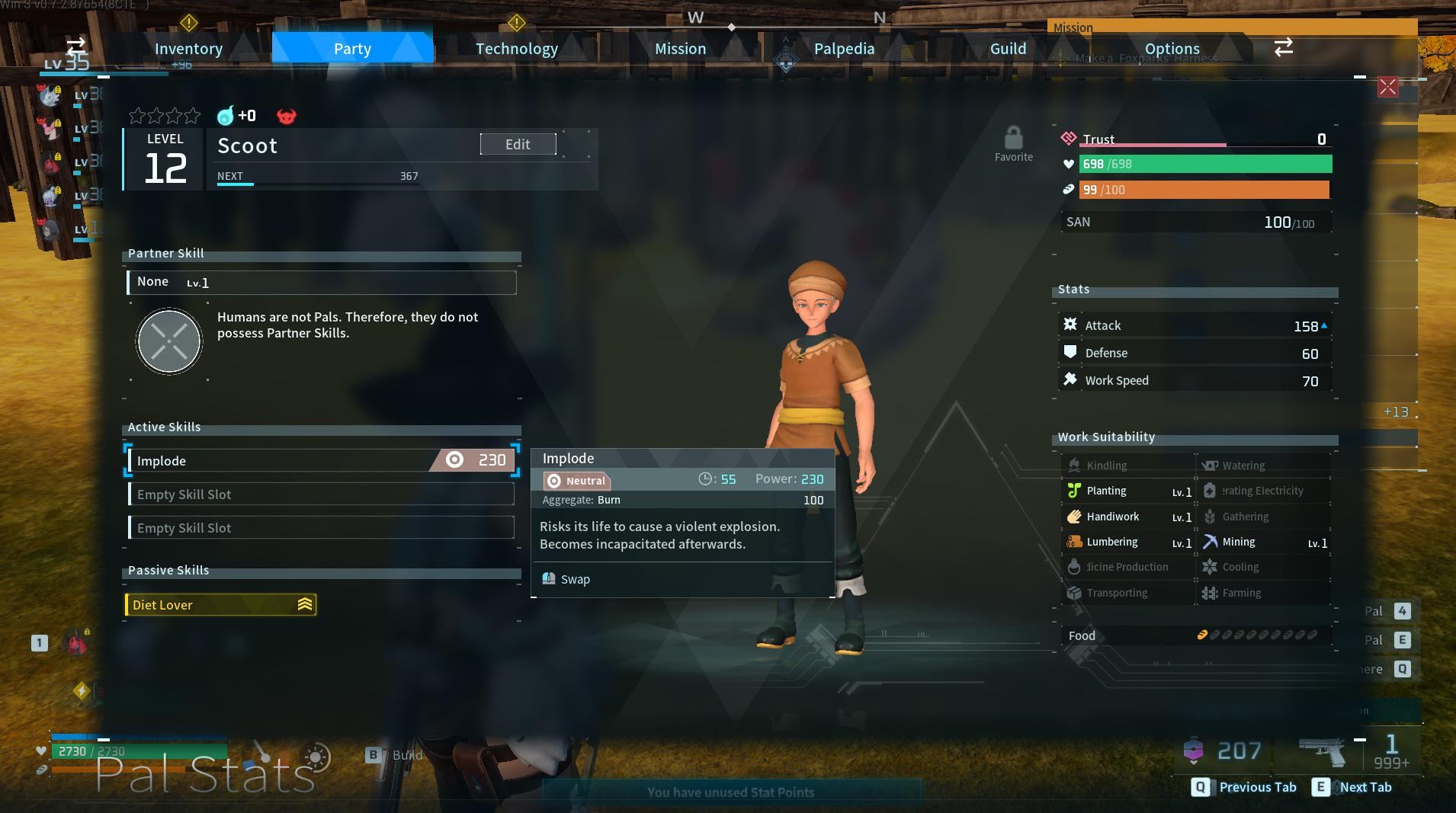
Task: Toggle the Favorite lock icon
Action: pyautogui.click(x=1013, y=139)
